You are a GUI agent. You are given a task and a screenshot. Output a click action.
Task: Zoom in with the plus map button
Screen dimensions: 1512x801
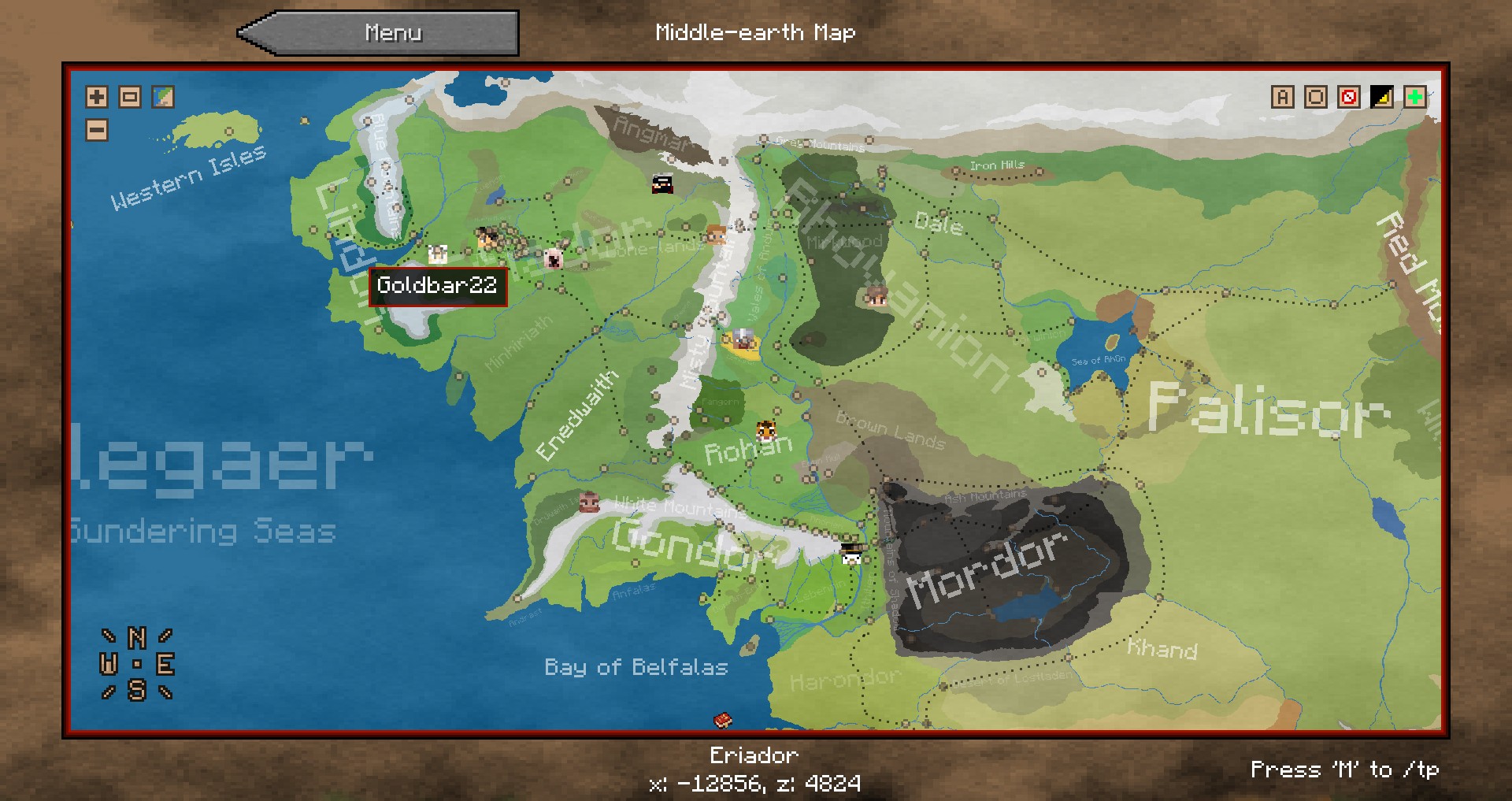[x=97, y=97]
